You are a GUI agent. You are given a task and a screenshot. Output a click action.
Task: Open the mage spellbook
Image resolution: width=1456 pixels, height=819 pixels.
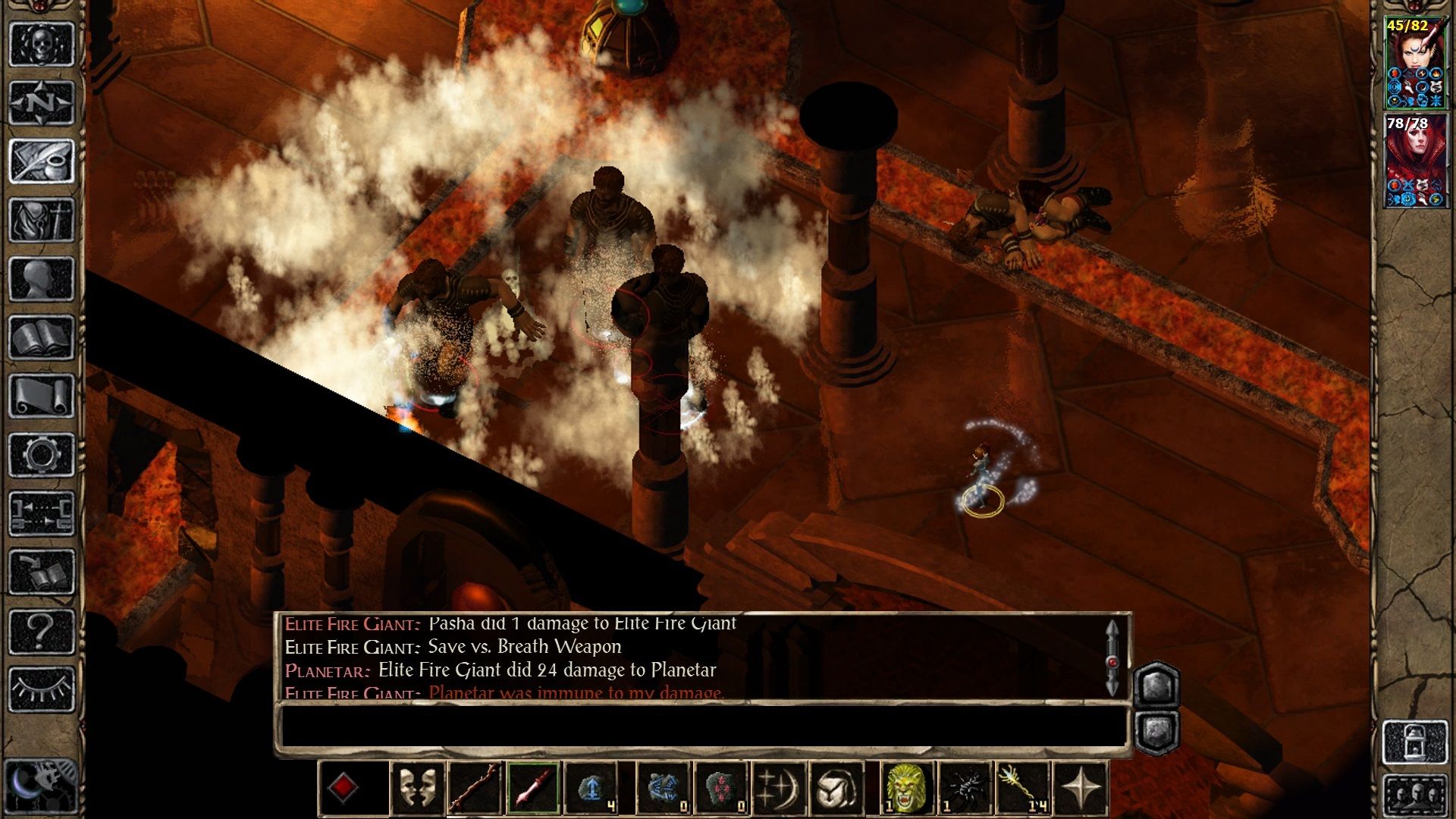[42, 337]
